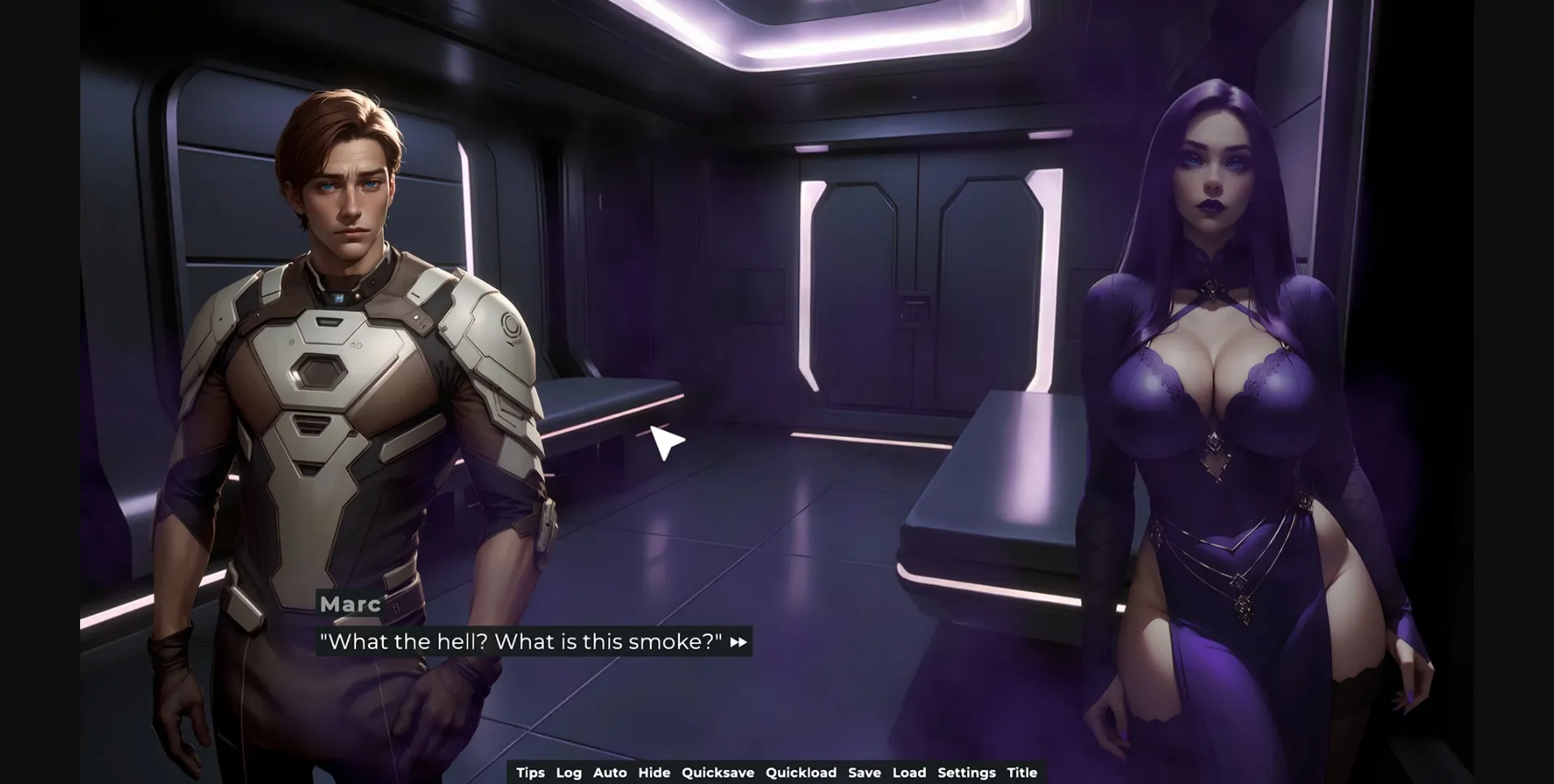This screenshot has width=1554, height=784.
Task: Hide the dialogue interface
Action: click(654, 773)
